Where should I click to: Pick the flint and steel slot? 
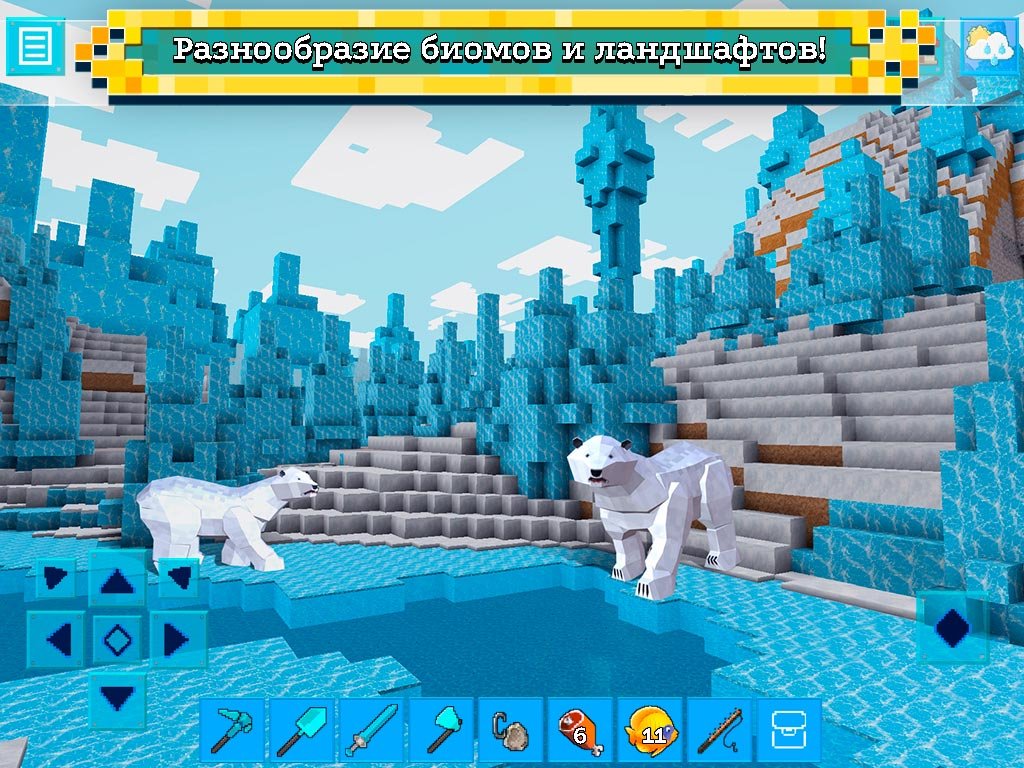tap(510, 731)
